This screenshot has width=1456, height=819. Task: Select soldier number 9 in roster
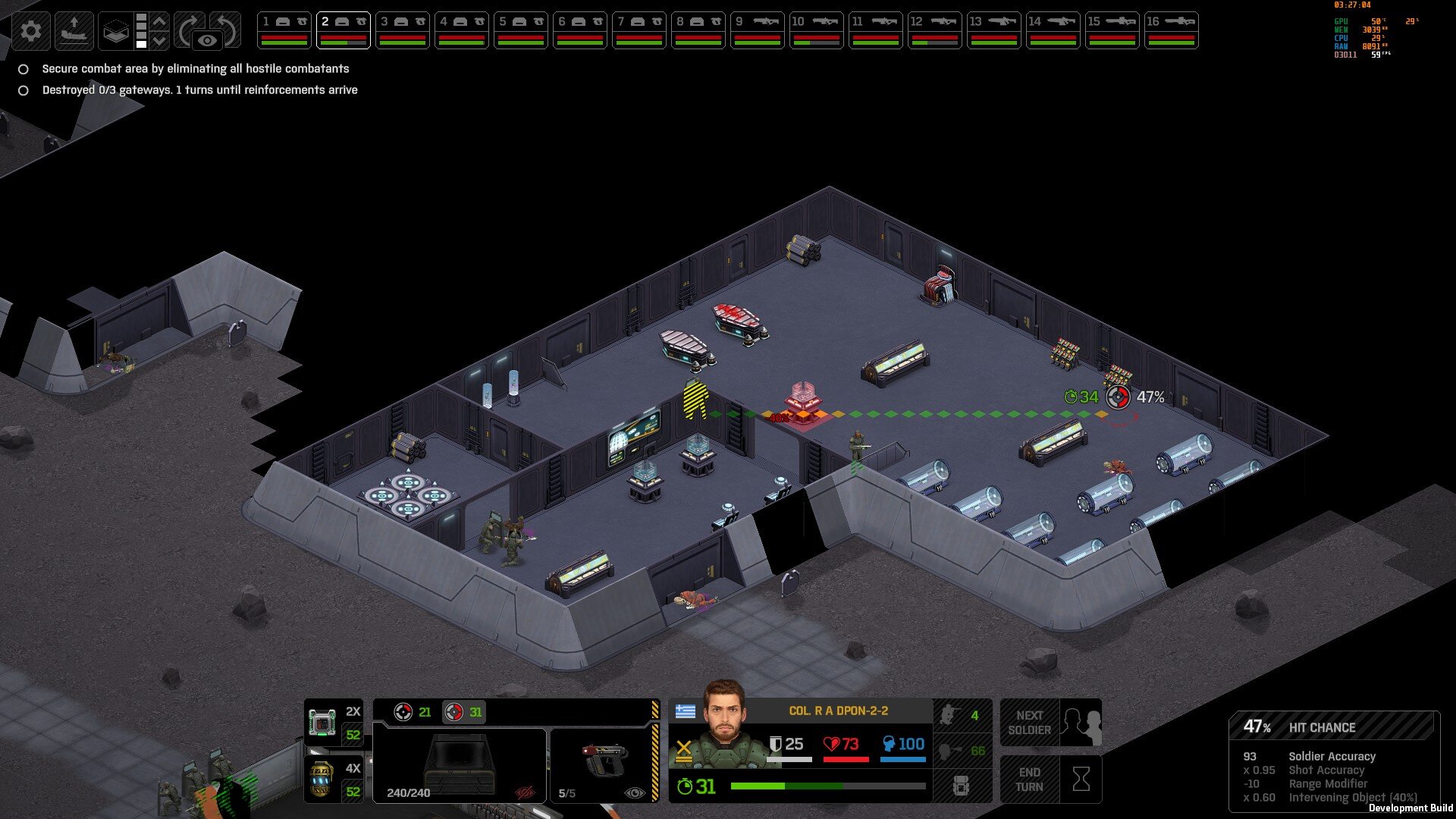(x=758, y=30)
